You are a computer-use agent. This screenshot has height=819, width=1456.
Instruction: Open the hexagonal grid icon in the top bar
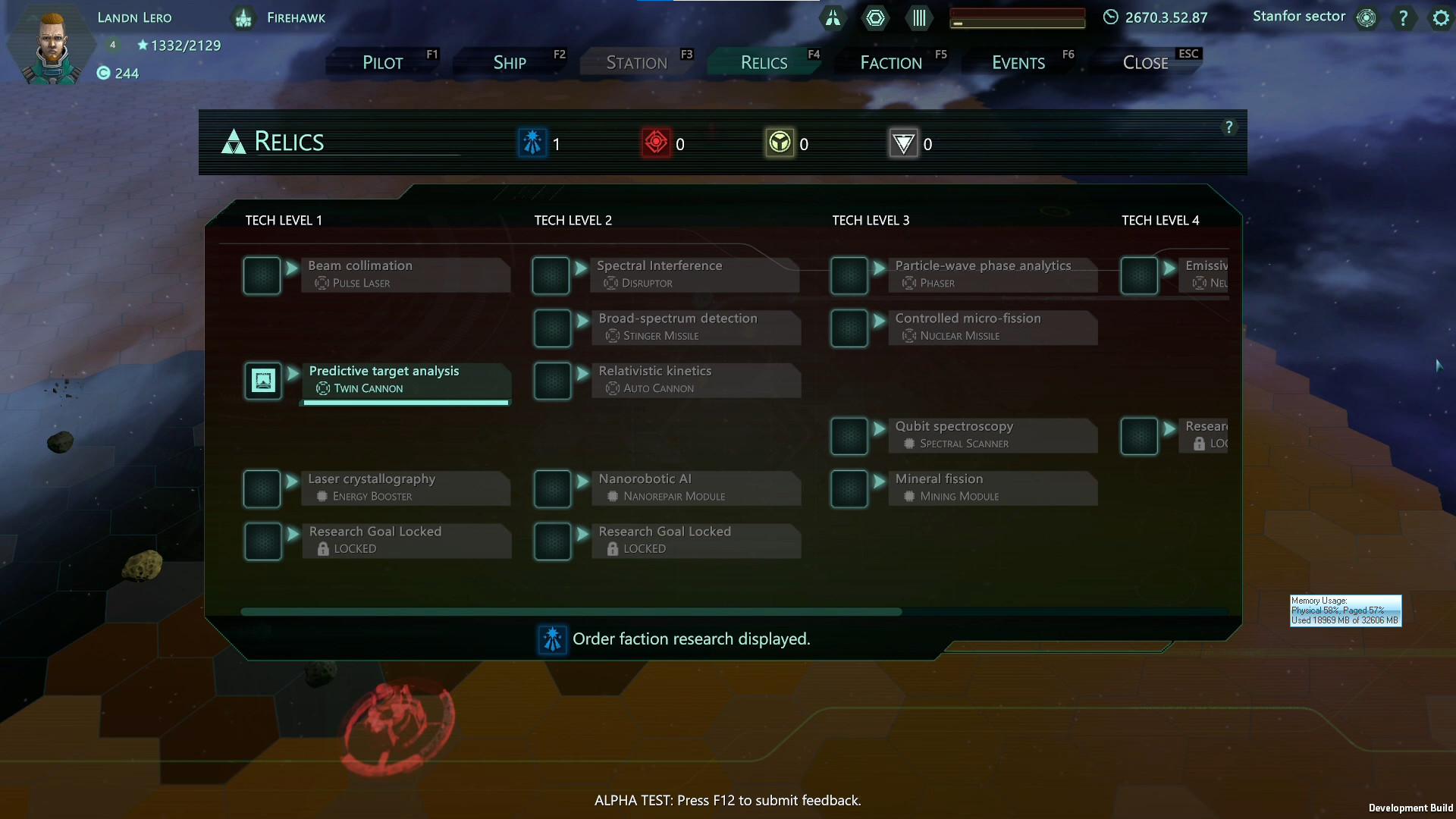coord(876,17)
